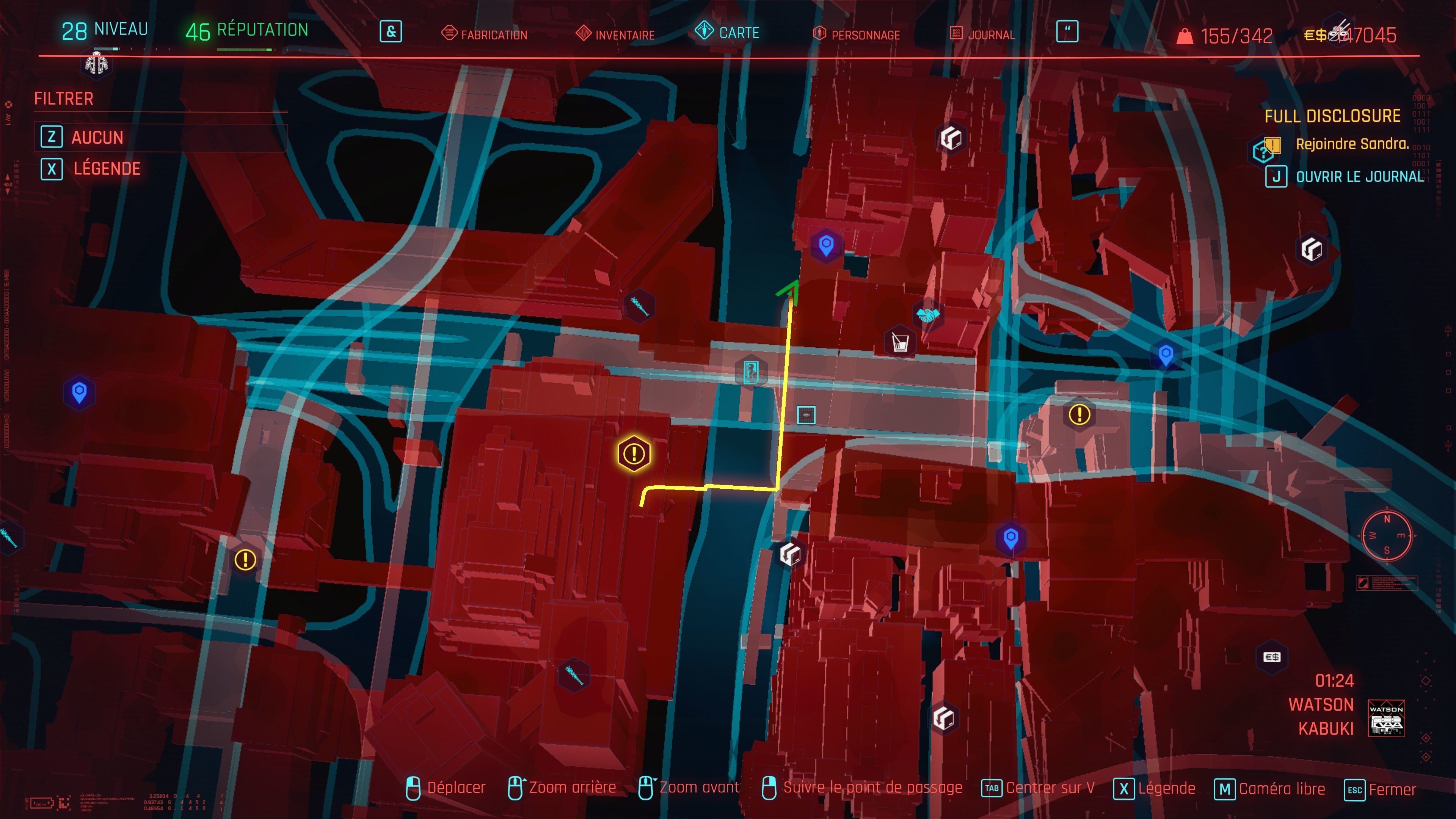The width and height of the screenshot is (1456, 819).
Task: Click the highlighted yellow quest marker
Action: tap(634, 454)
